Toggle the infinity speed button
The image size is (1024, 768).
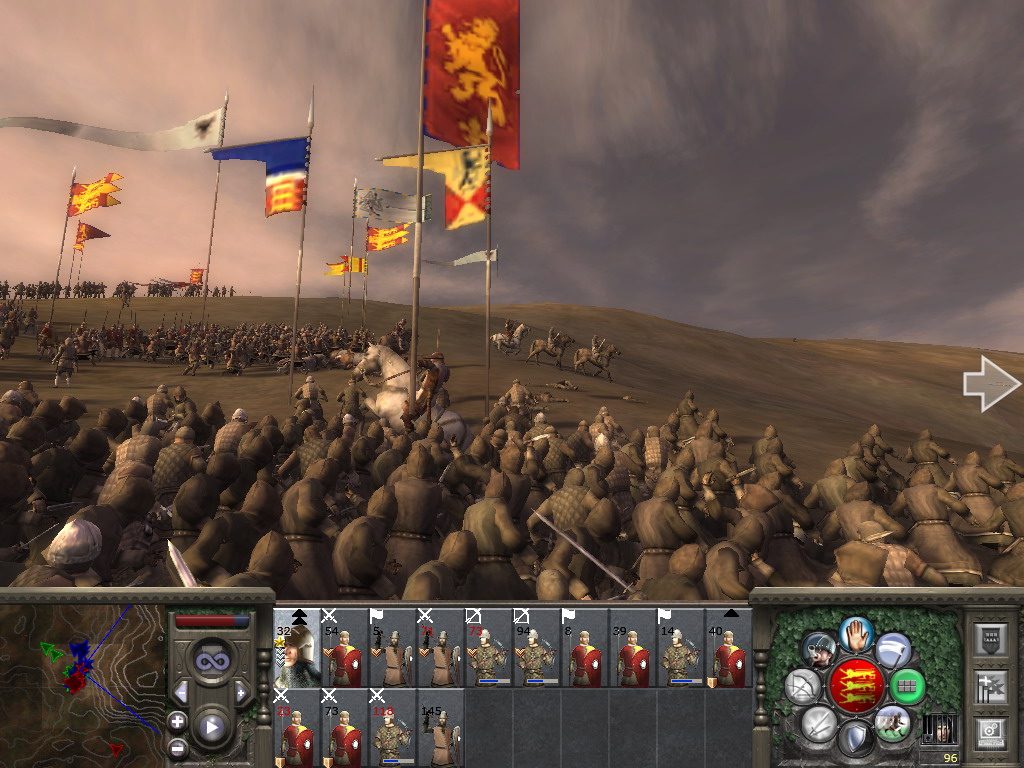pyautogui.click(x=211, y=660)
